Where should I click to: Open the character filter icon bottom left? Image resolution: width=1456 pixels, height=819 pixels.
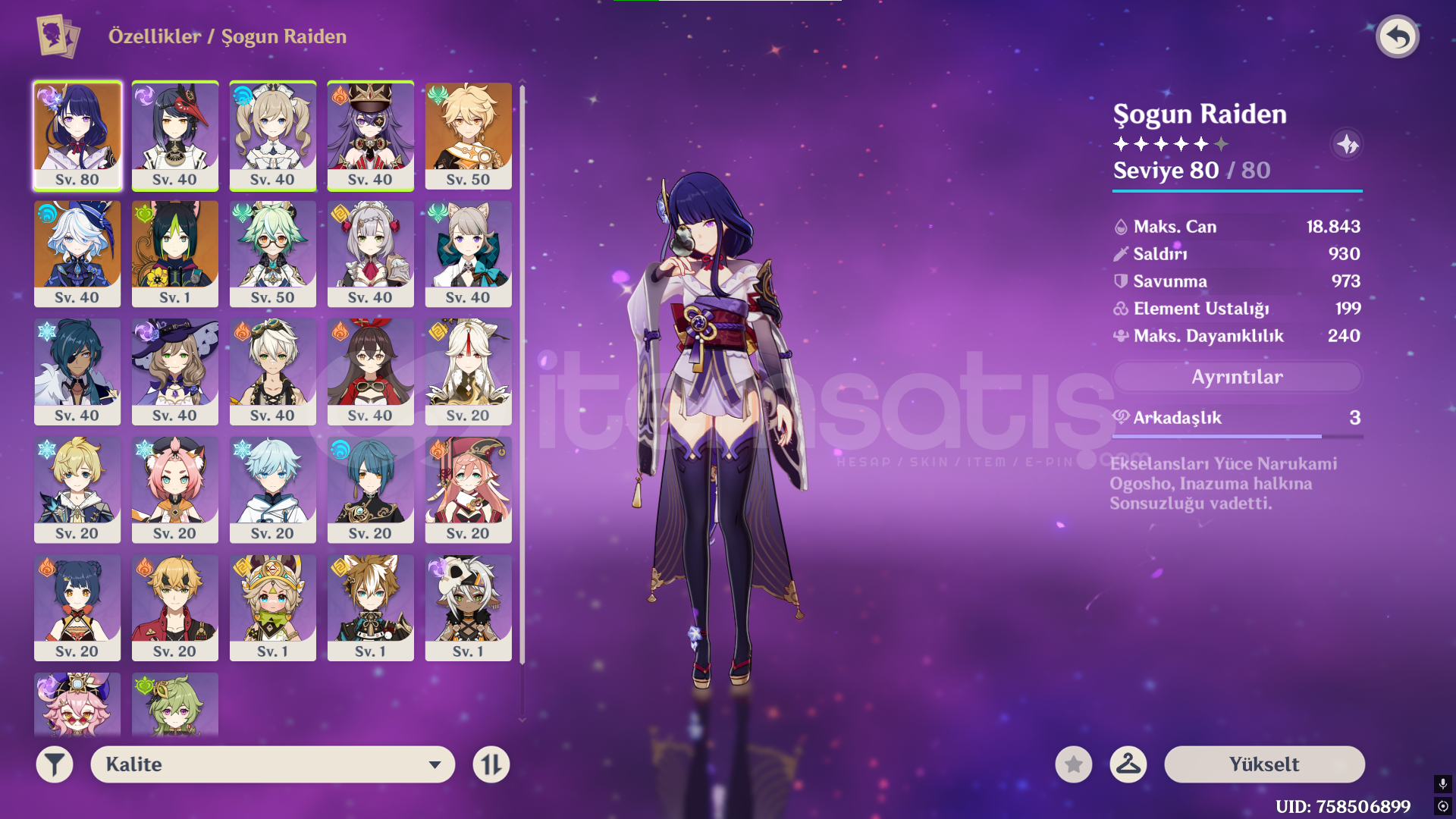click(x=54, y=764)
